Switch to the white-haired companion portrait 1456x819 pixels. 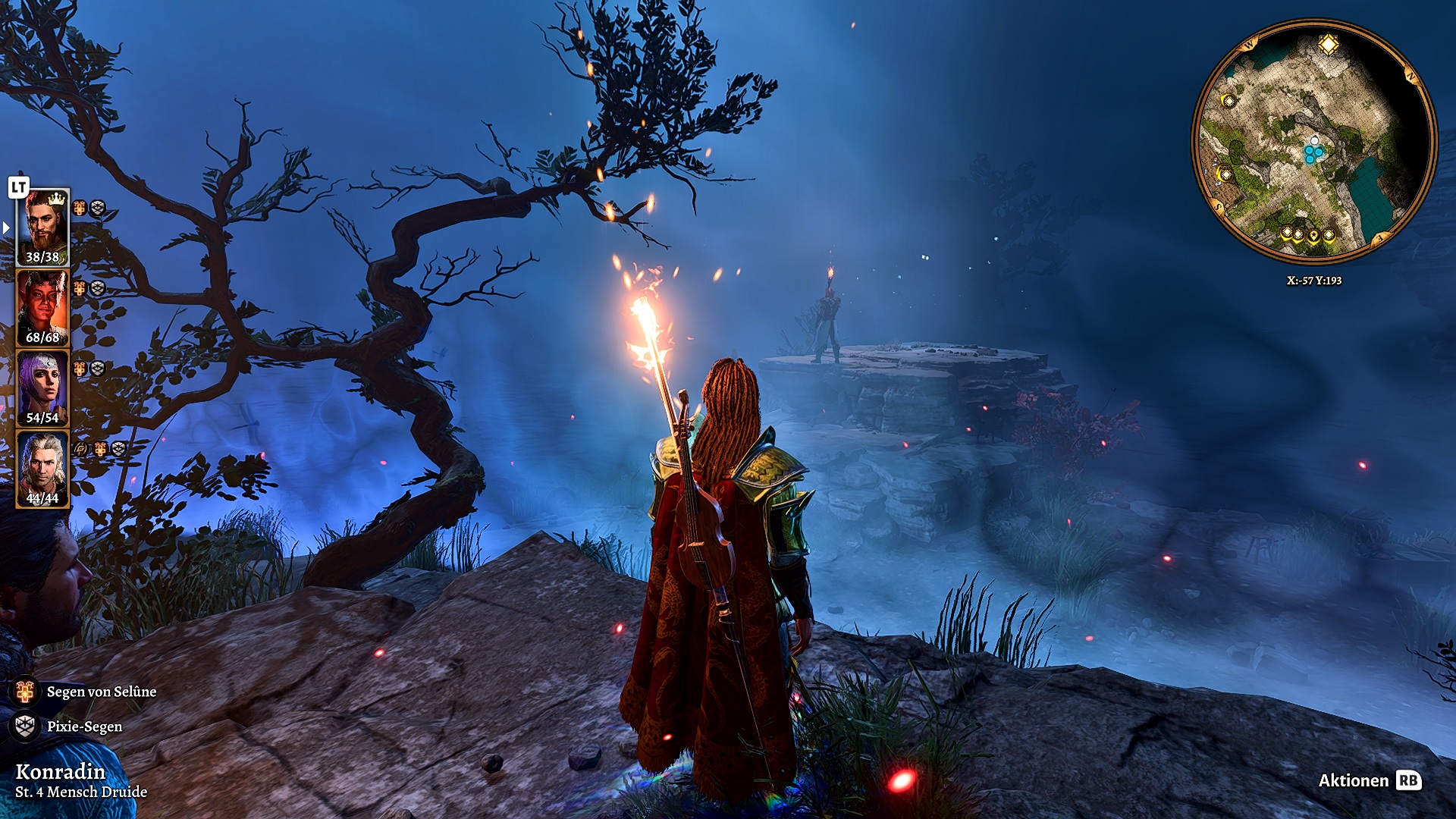coord(42,469)
